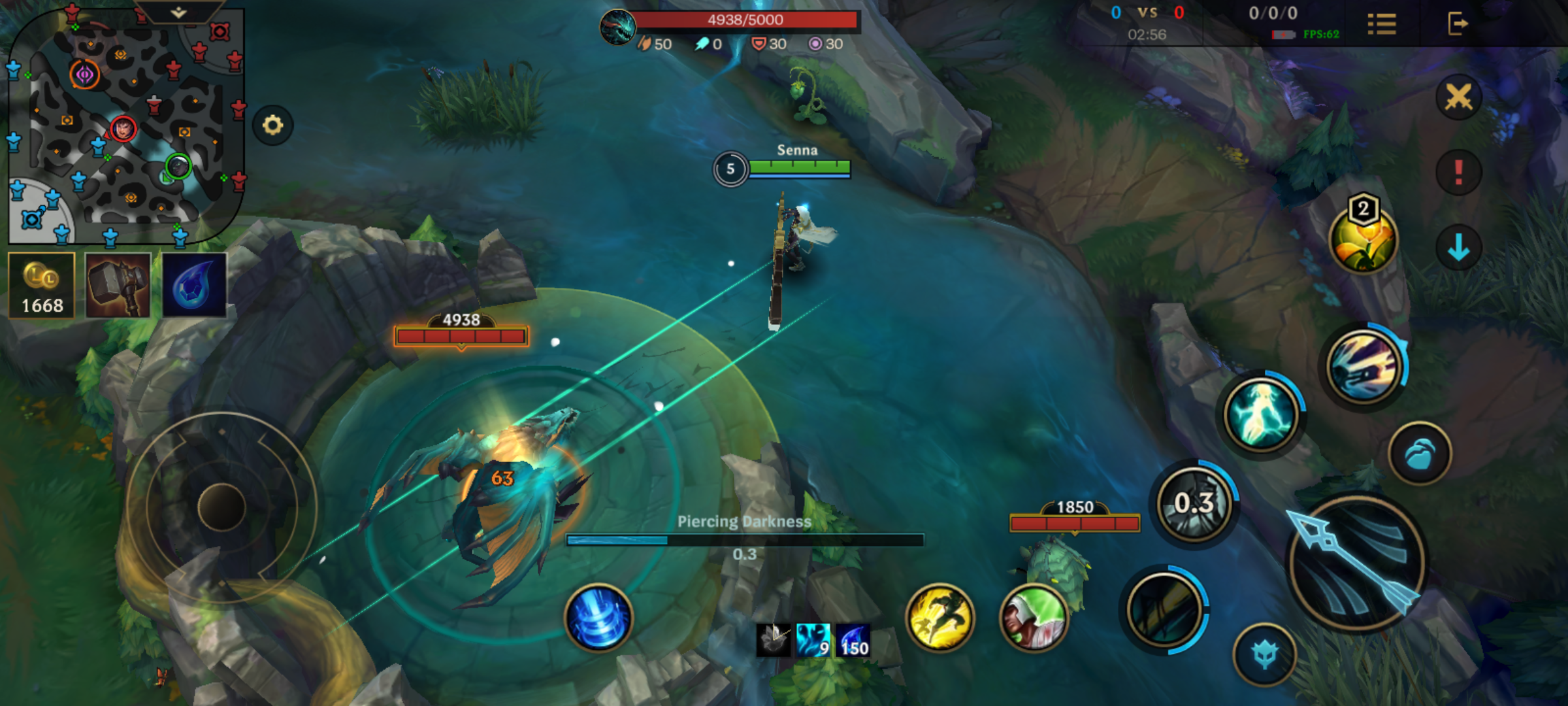Cast the yellow Flash summoner spell
This screenshot has height=706, width=1568.
(x=939, y=618)
